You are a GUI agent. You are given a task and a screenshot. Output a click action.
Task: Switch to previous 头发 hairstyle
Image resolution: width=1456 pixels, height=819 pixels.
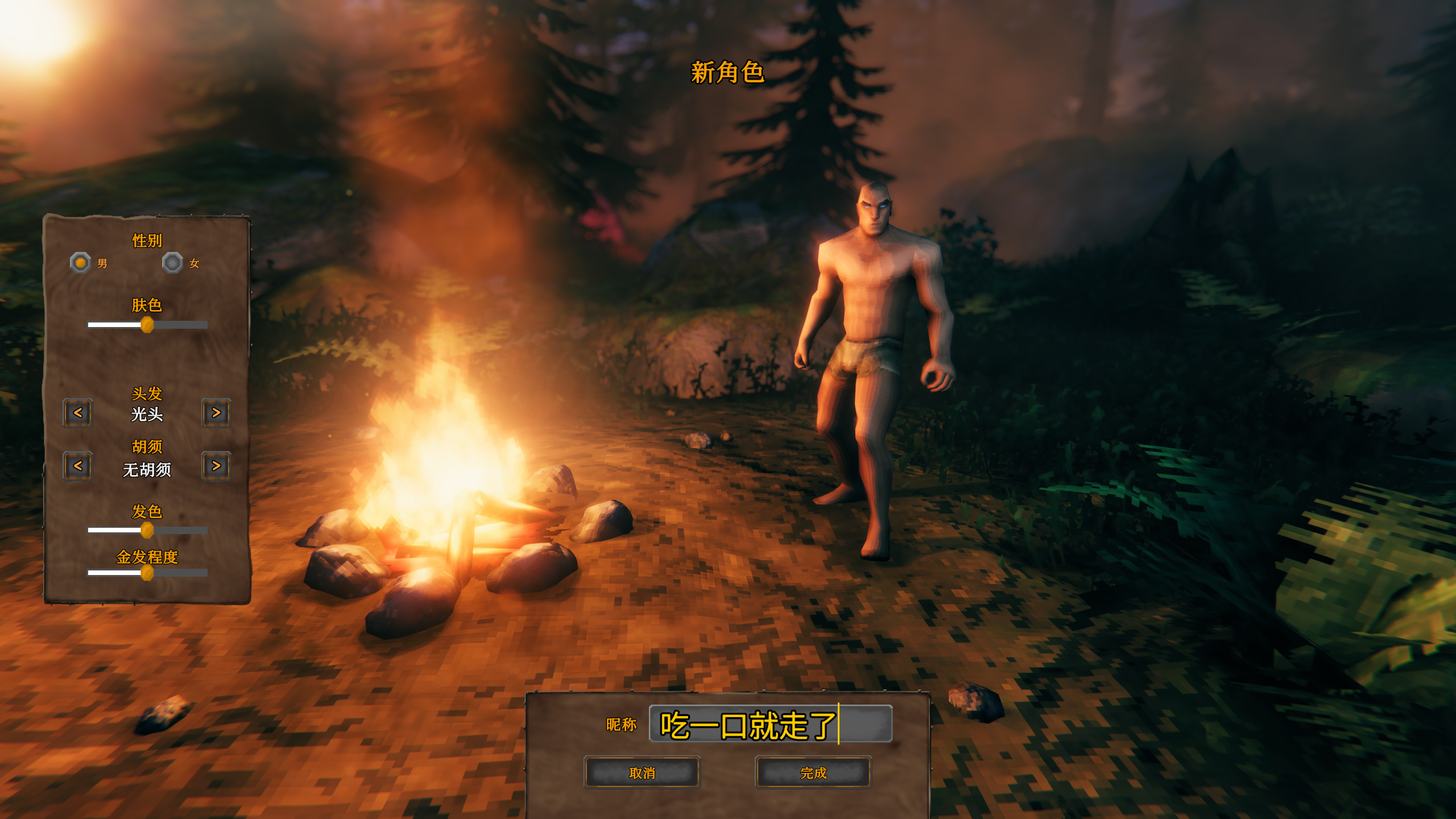click(78, 413)
